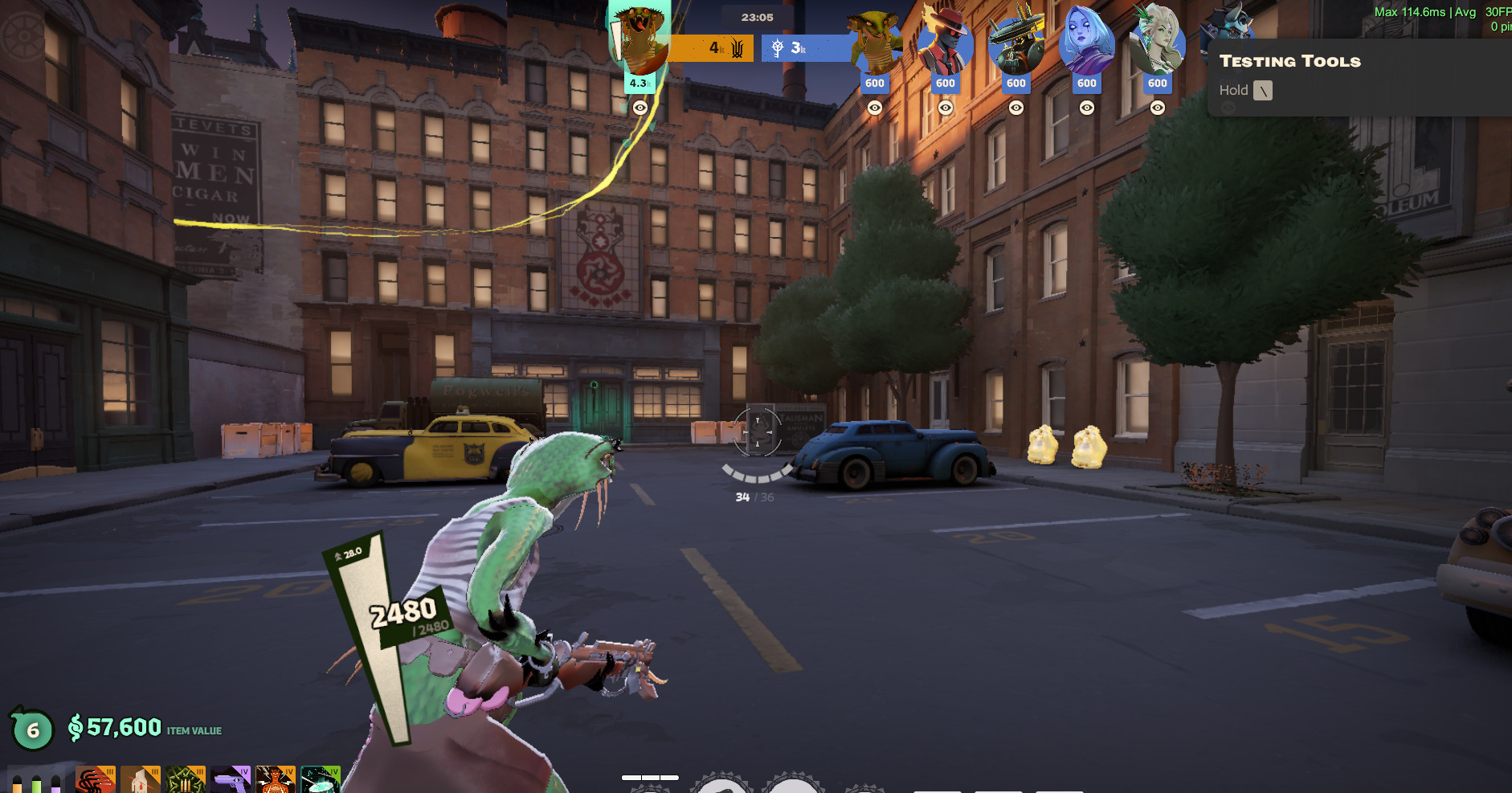This screenshot has width=1512, height=793.
Task: Toggle eye icon under red fedora hero
Action: pyautogui.click(x=946, y=108)
